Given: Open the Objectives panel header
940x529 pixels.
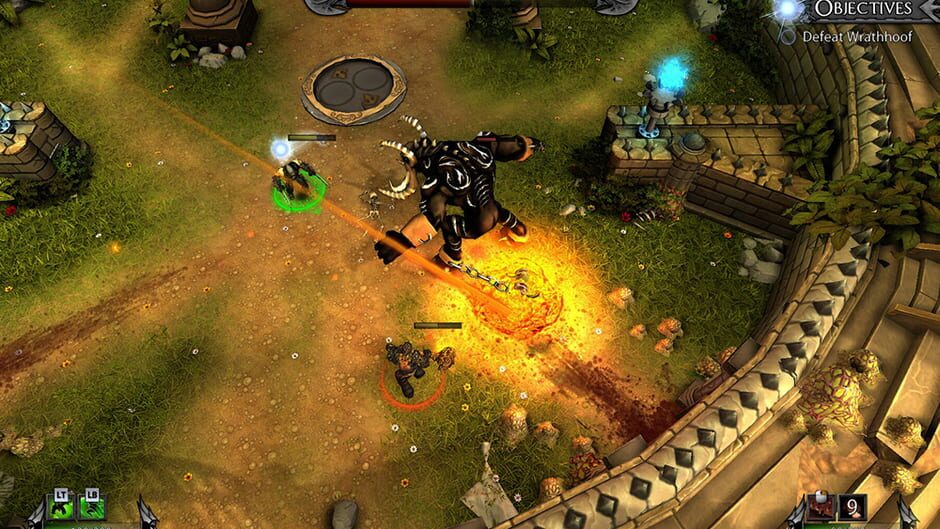Looking at the screenshot, I should pos(862,10).
